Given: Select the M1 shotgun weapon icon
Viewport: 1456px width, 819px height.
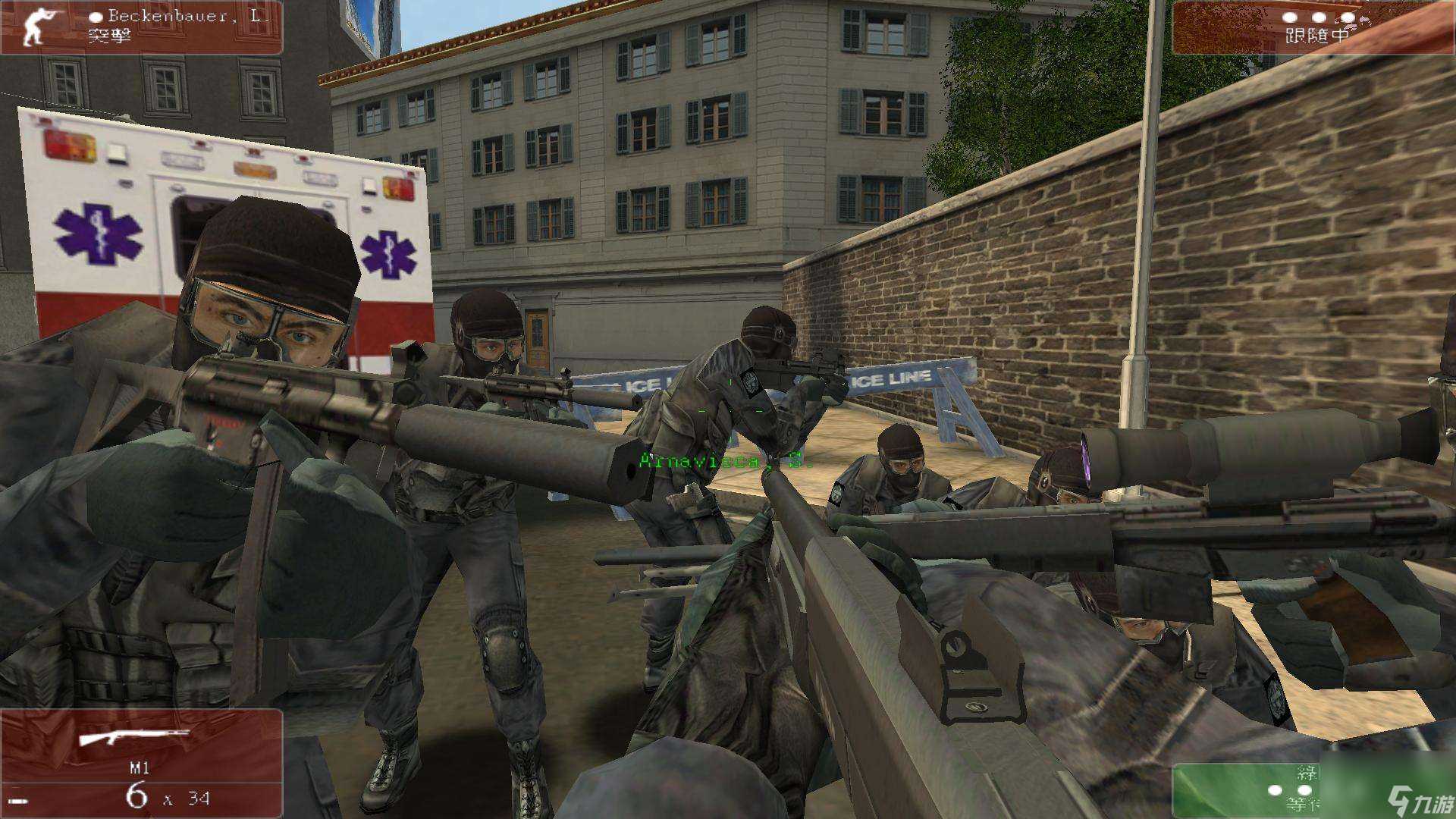Looking at the screenshot, I should point(134,736).
